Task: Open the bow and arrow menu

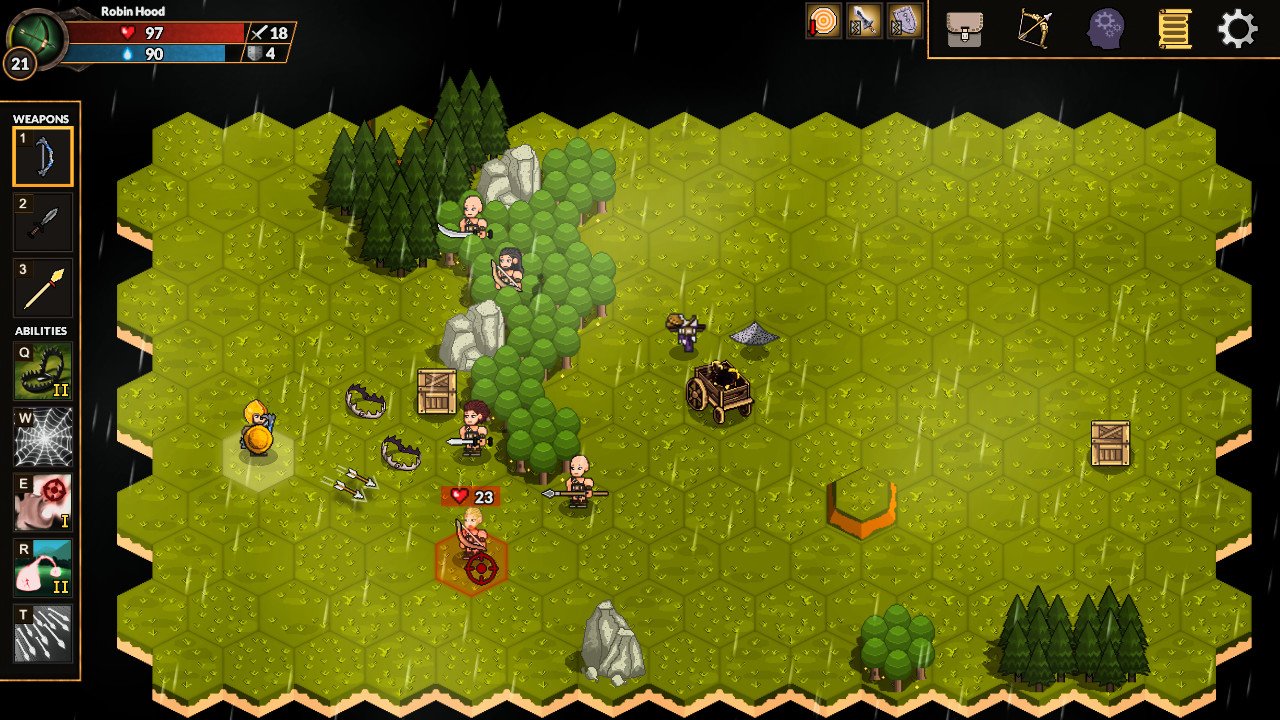Action: pyautogui.click(x=1034, y=29)
